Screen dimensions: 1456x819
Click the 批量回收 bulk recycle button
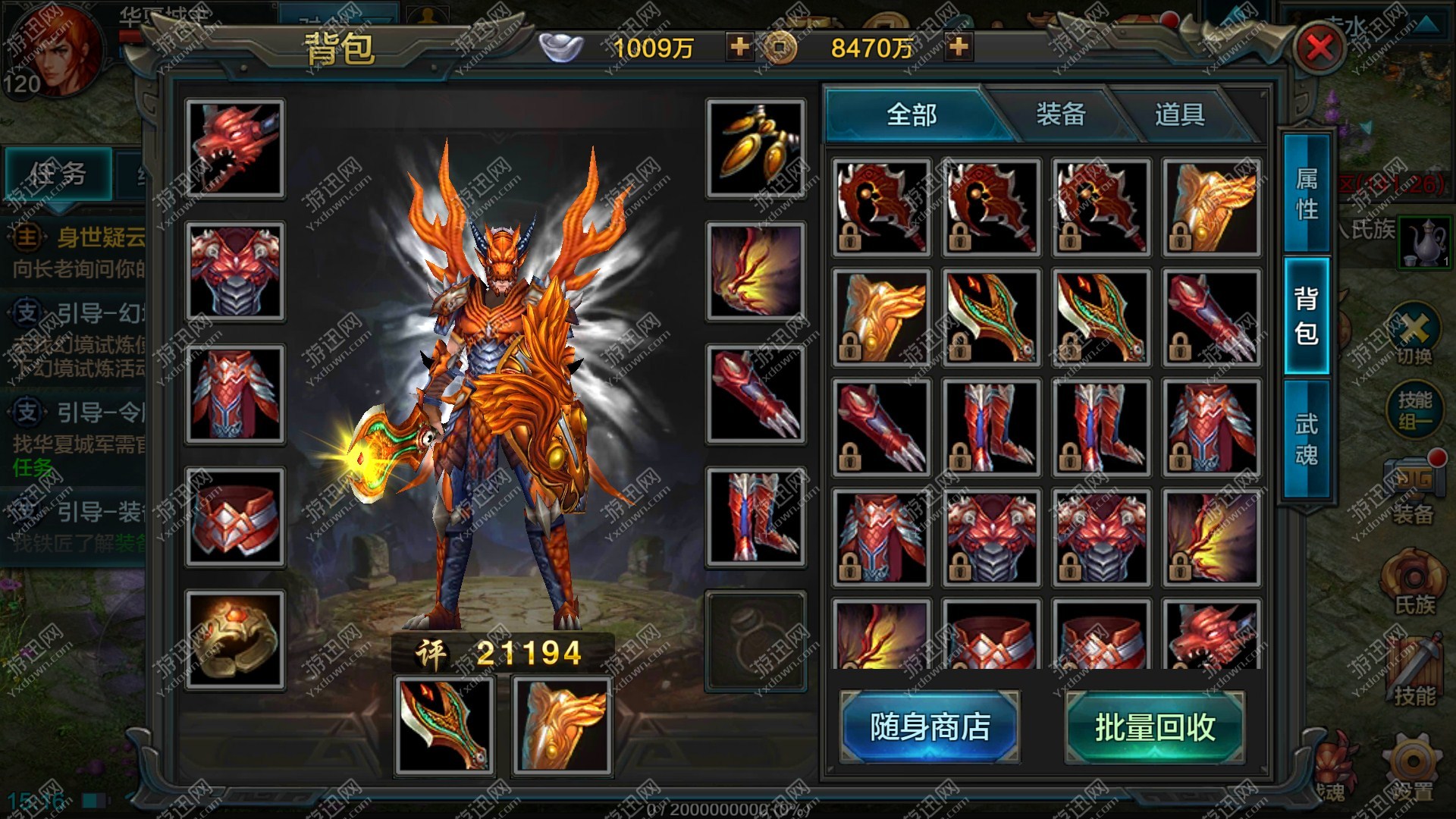point(1154,726)
